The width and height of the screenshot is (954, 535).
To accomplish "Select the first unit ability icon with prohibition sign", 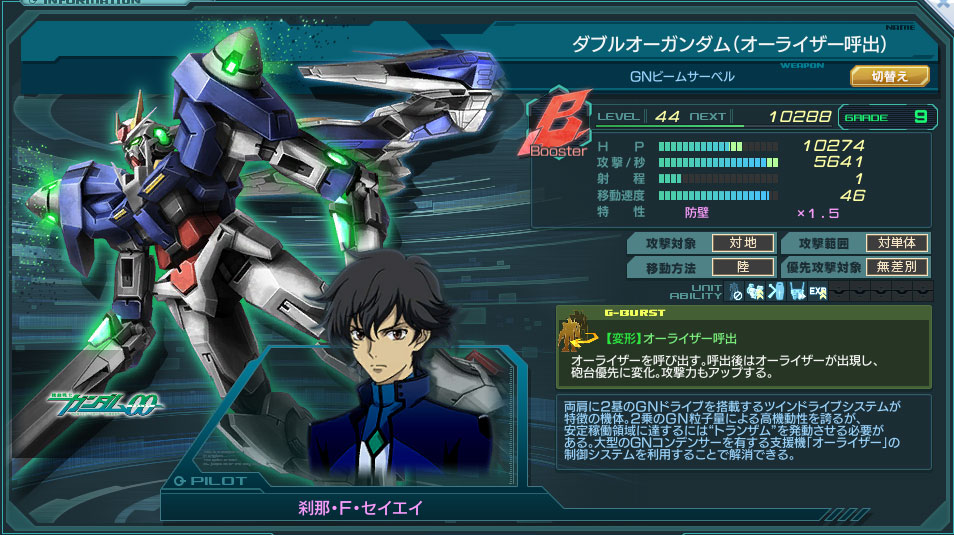I will coord(735,292).
